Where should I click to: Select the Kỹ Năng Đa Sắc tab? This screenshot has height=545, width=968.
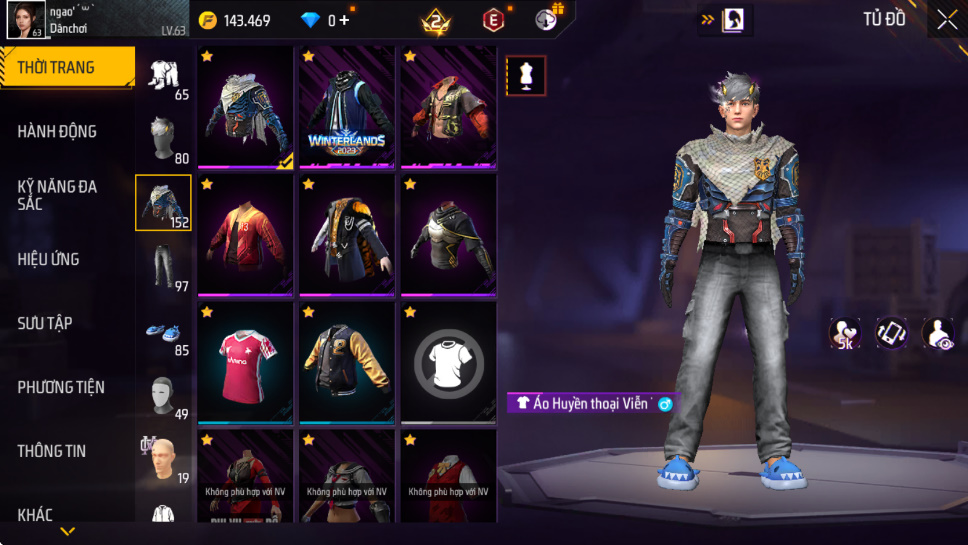click(58, 195)
